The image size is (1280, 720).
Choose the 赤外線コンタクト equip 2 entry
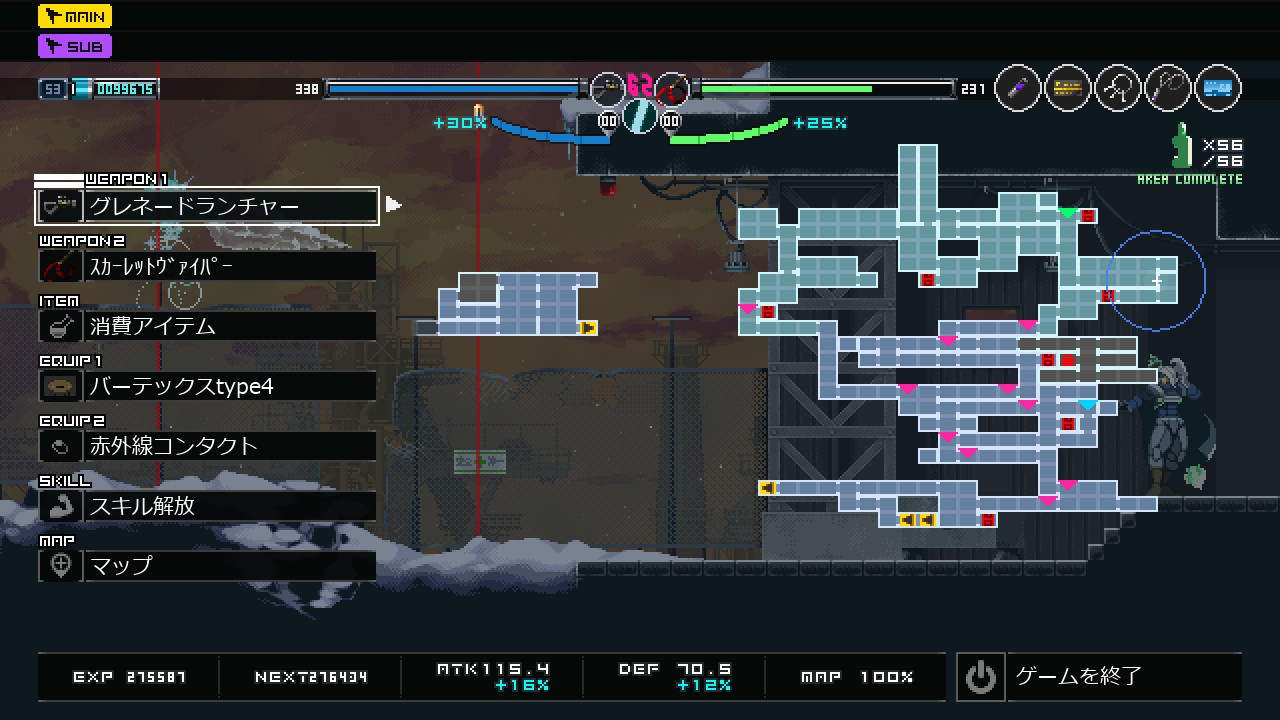pos(207,446)
